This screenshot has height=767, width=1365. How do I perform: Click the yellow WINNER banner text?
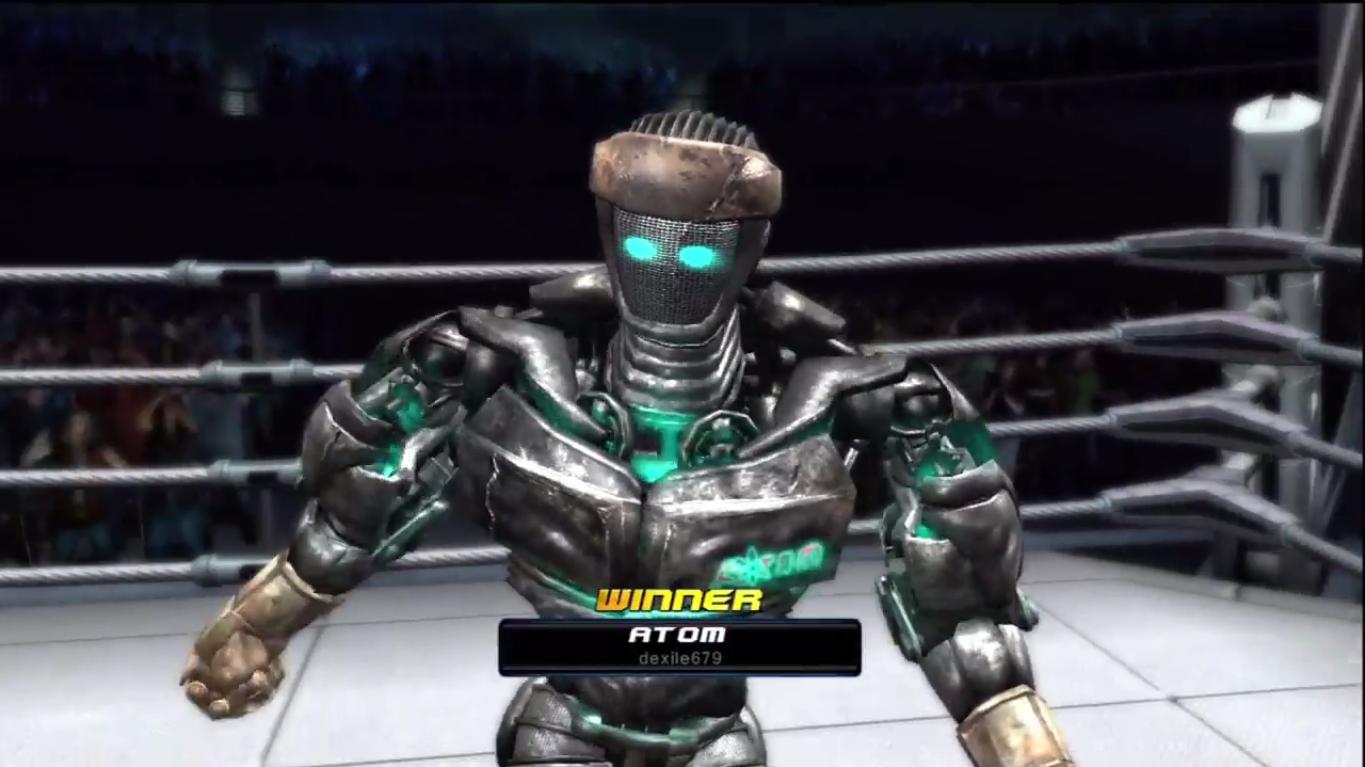coord(680,601)
